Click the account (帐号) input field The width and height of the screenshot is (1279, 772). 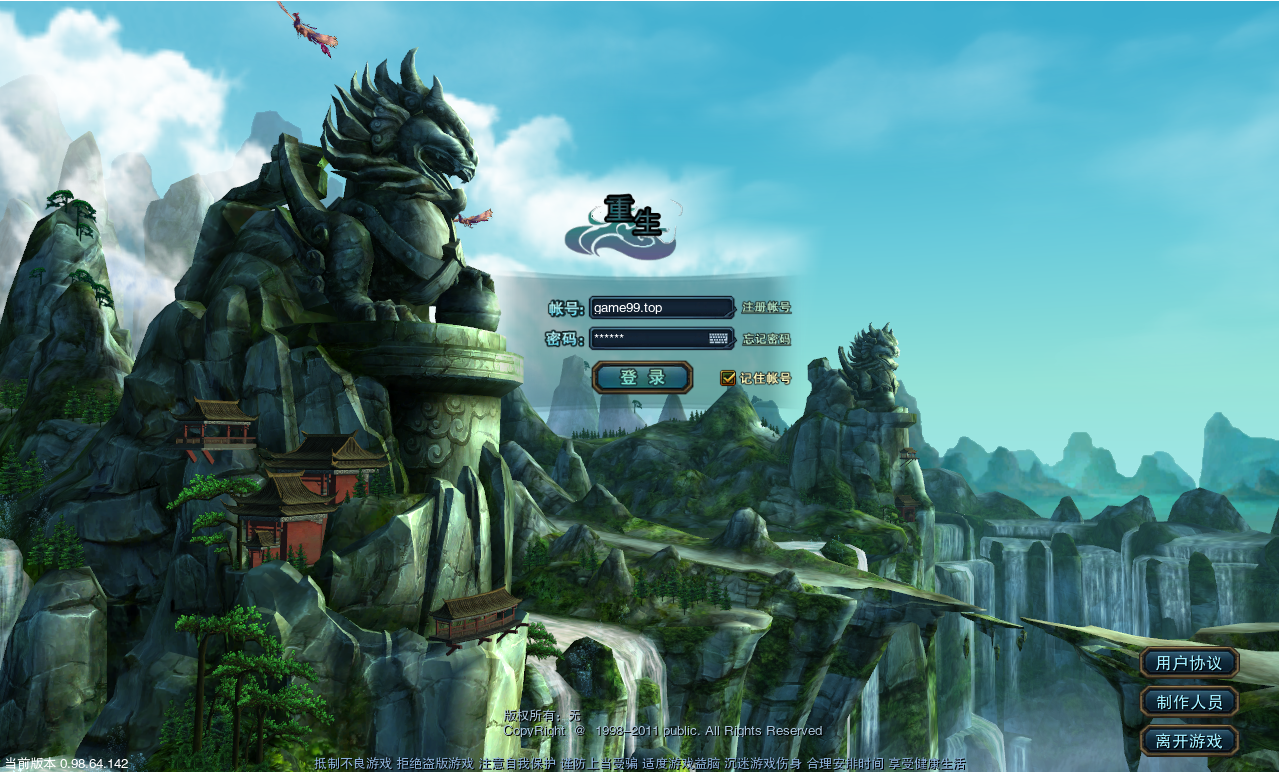[661, 308]
